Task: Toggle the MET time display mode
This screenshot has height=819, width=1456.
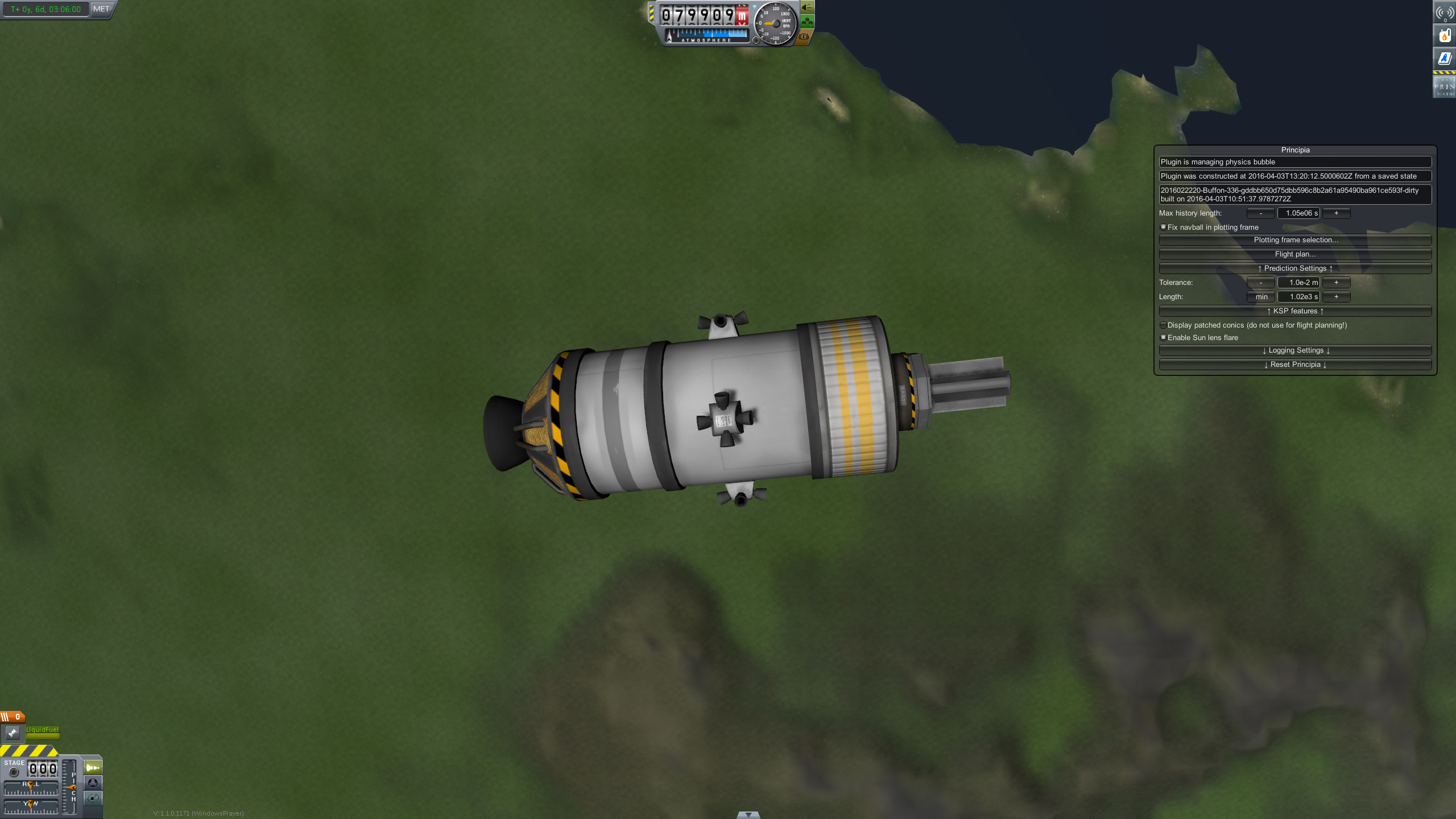Action: [101, 9]
